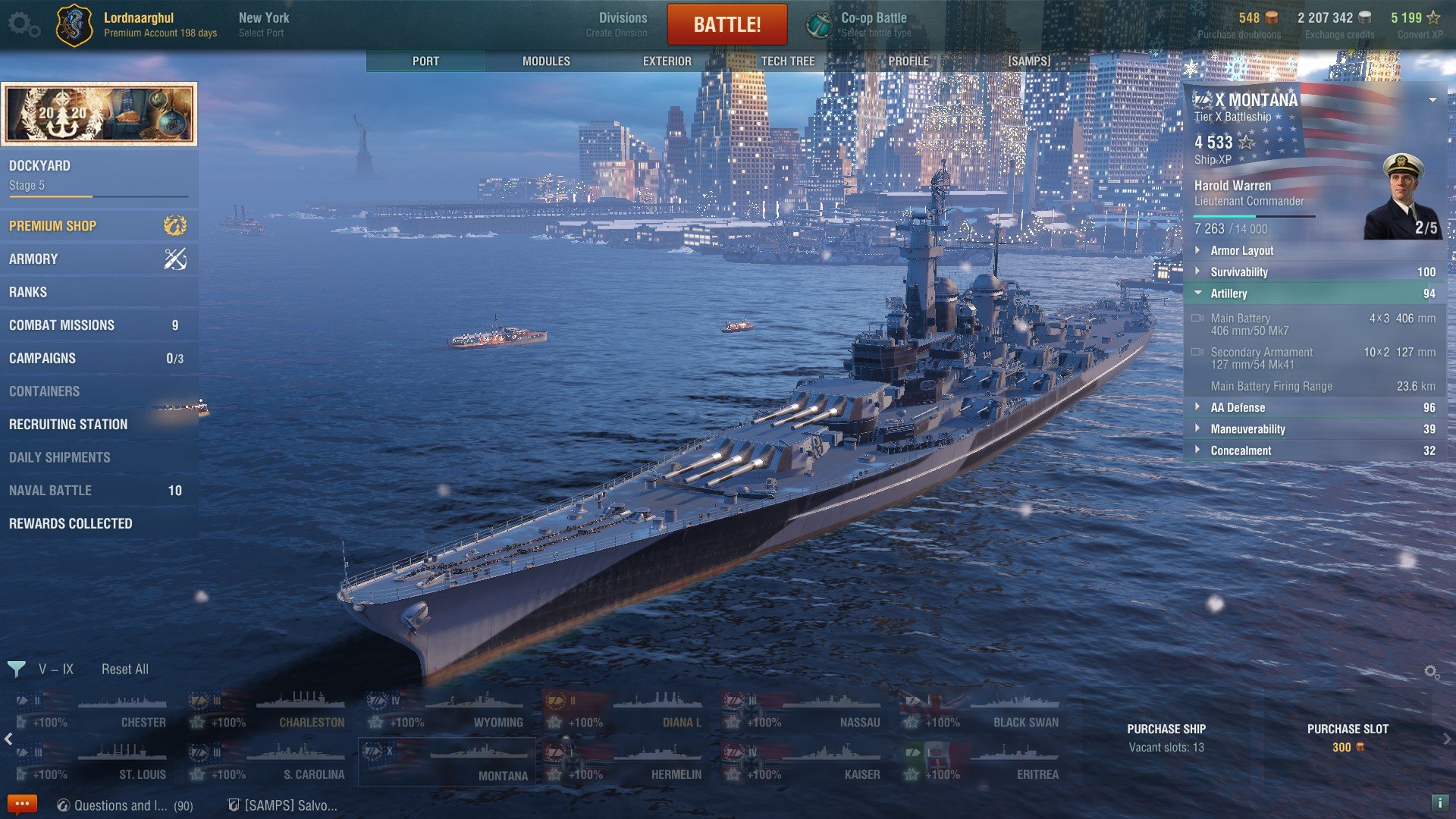1456x819 pixels.
Task: Start the match with the BATTLE! button
Action: (x=726, y=24)
